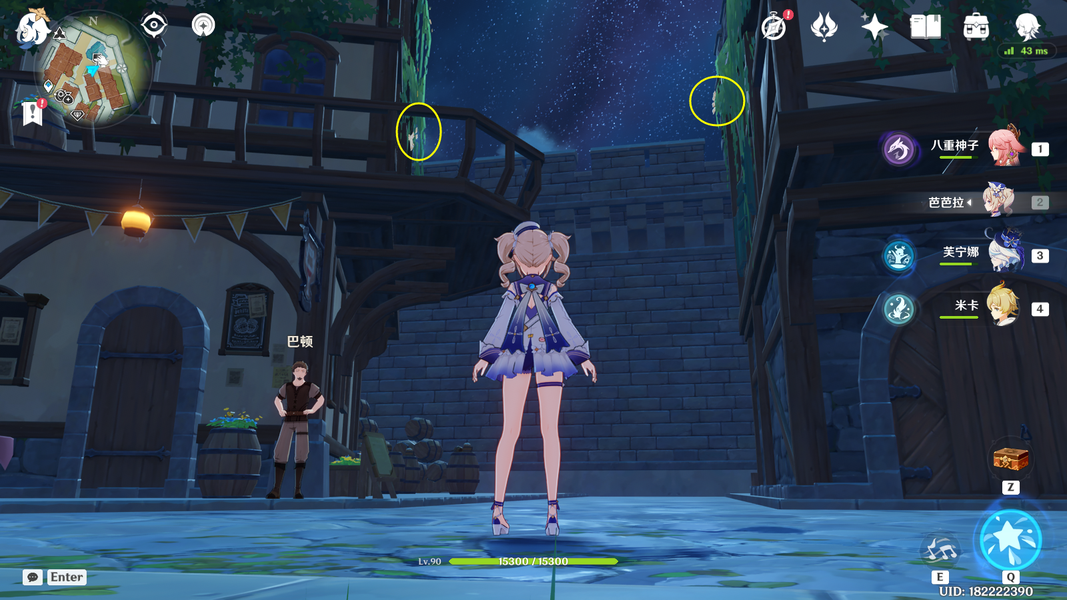This screenshot has height=600, width=1067.
Task: Use the treasure chest gadget icon
Action: point(1010,460)
